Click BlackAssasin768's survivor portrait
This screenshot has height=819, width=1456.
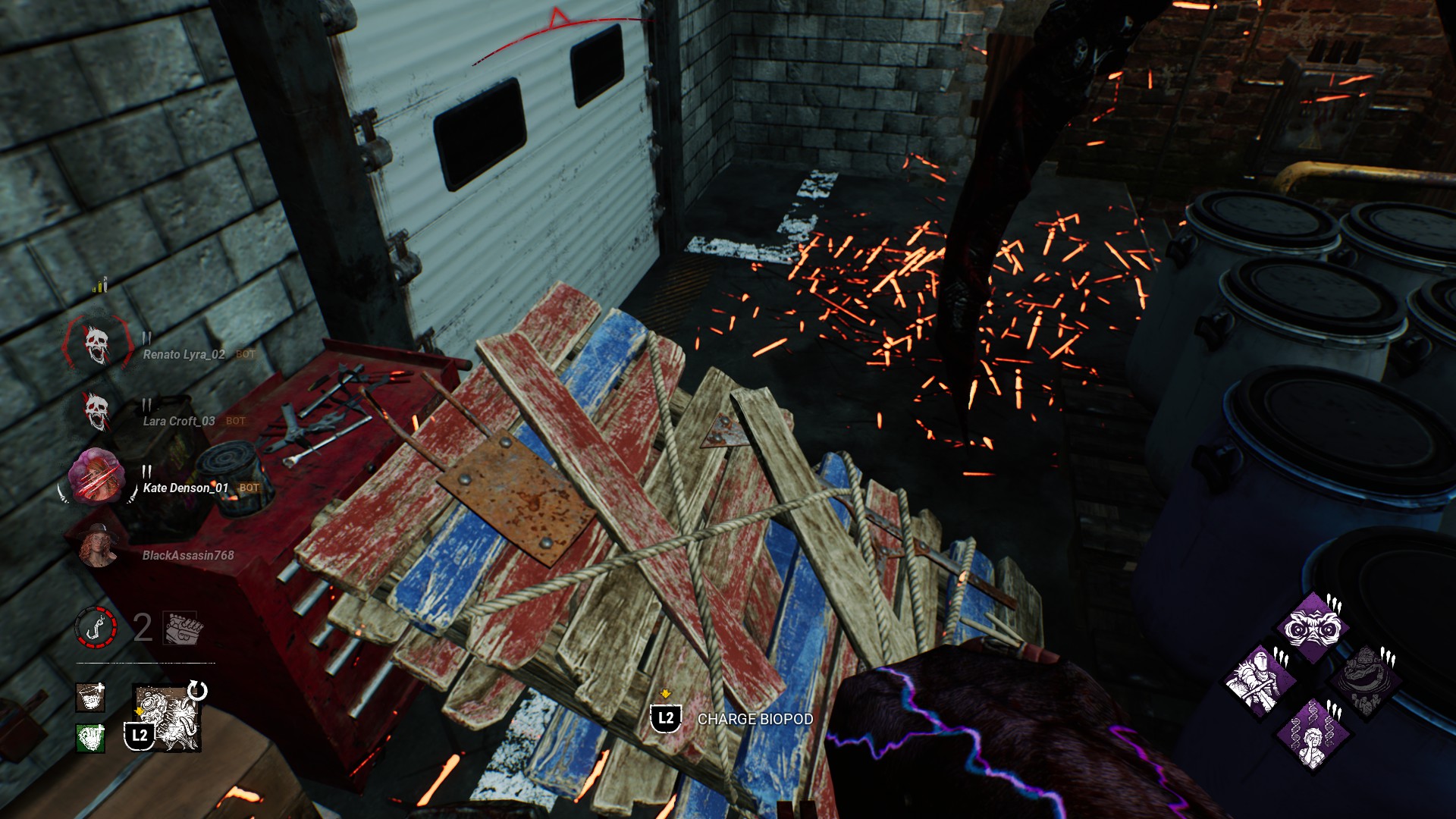tap(99, 544)
